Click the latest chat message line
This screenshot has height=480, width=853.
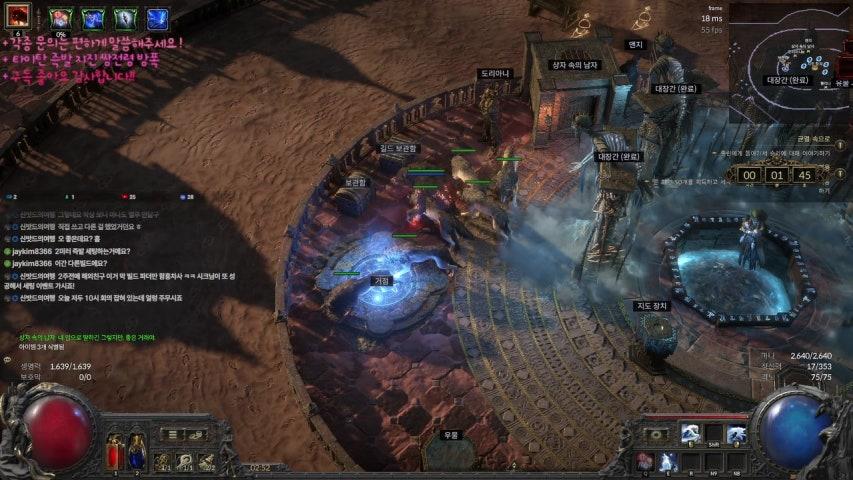[100, 298]
